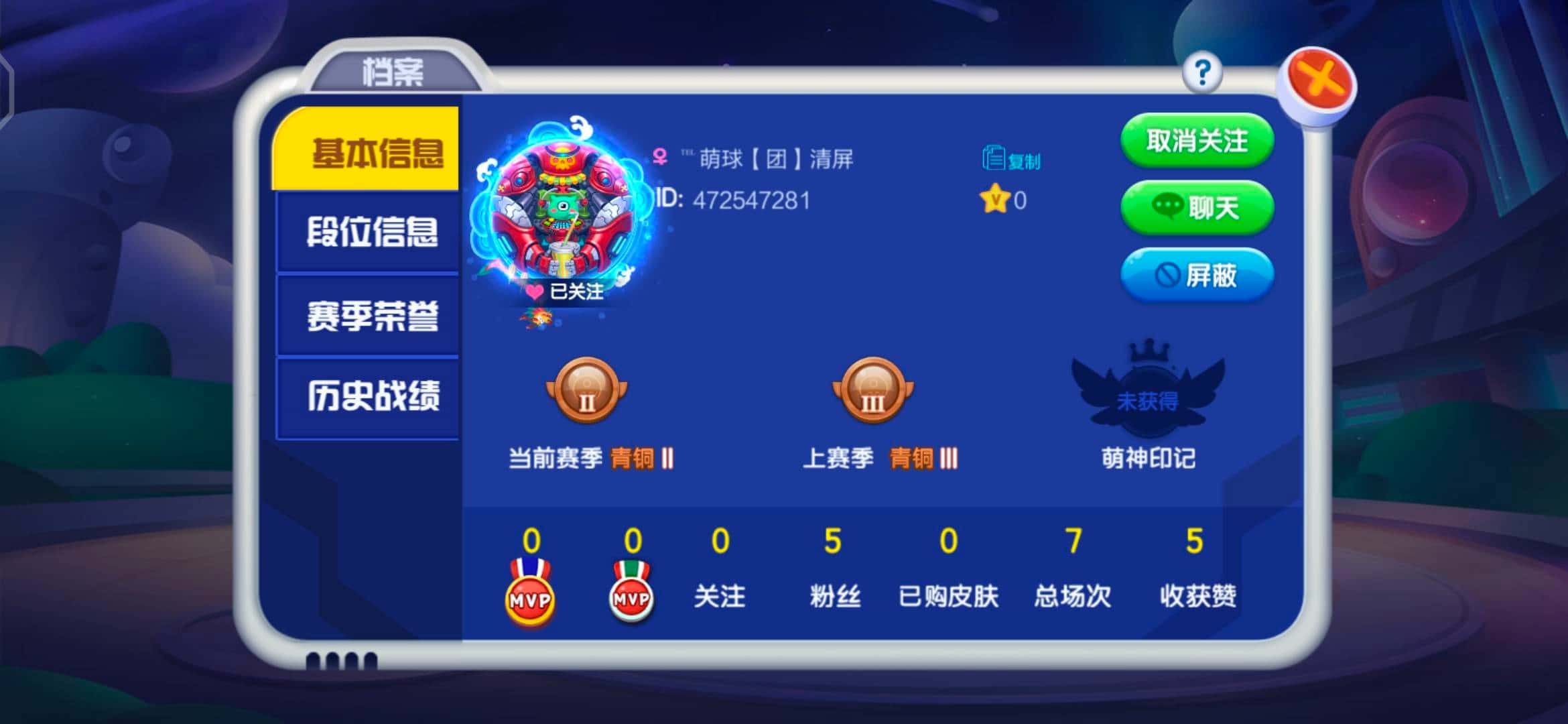Image resolution: width=1568 pixels, height=724 pixels.
Task: Click the gender symbol next to the nickname
Action: (x=659, y=158)
